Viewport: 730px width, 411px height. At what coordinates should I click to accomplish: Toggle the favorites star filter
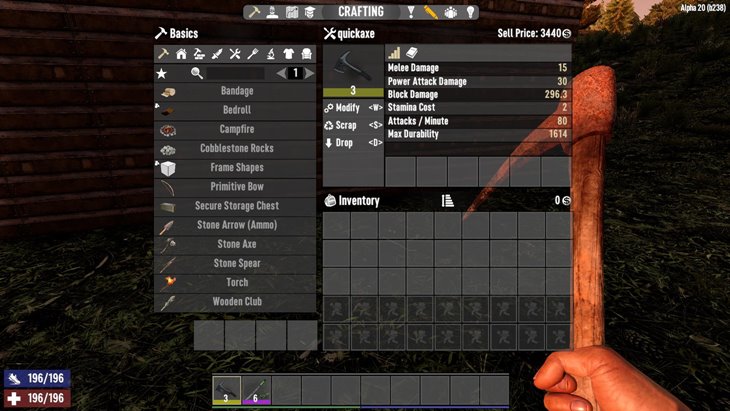[161, 73]
